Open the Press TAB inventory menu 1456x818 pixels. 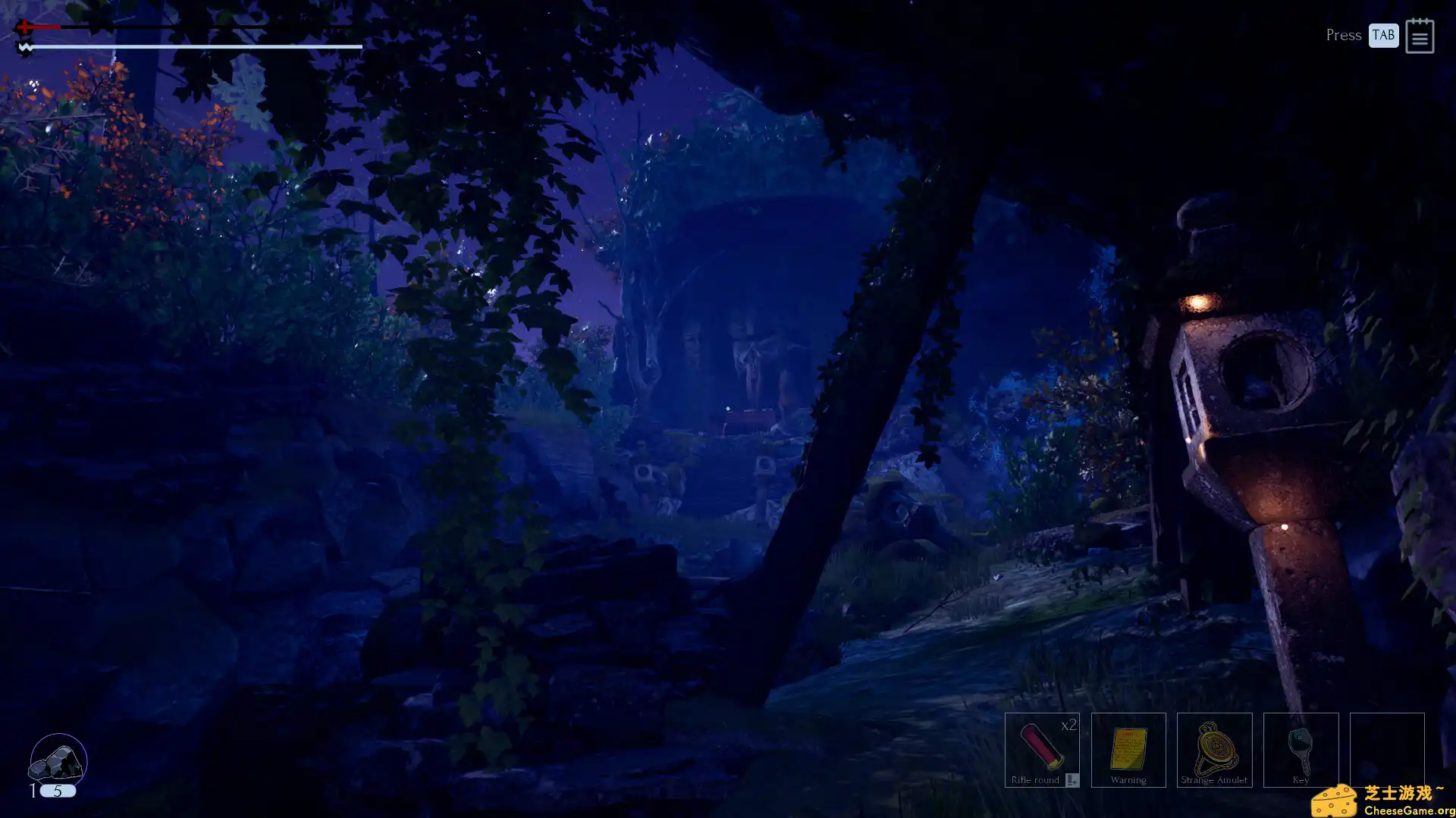(1382, 35)
